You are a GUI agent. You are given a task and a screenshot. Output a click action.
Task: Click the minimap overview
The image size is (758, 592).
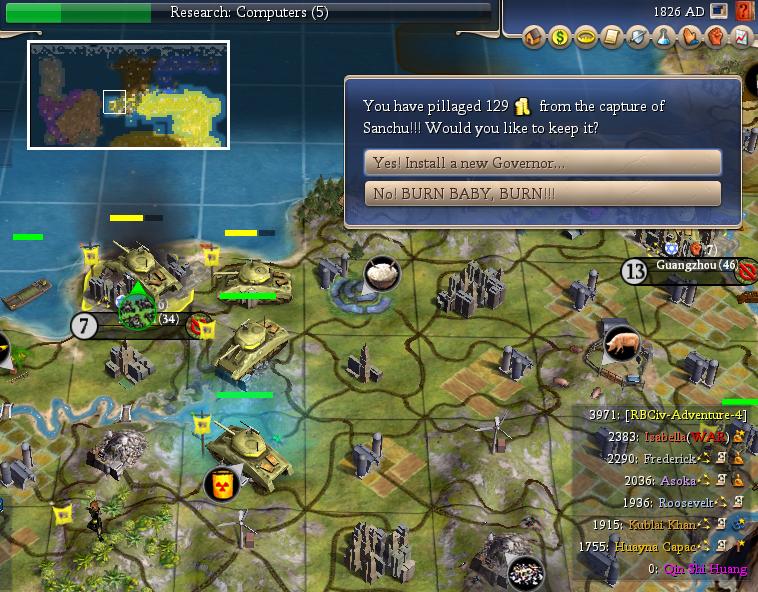128,95
